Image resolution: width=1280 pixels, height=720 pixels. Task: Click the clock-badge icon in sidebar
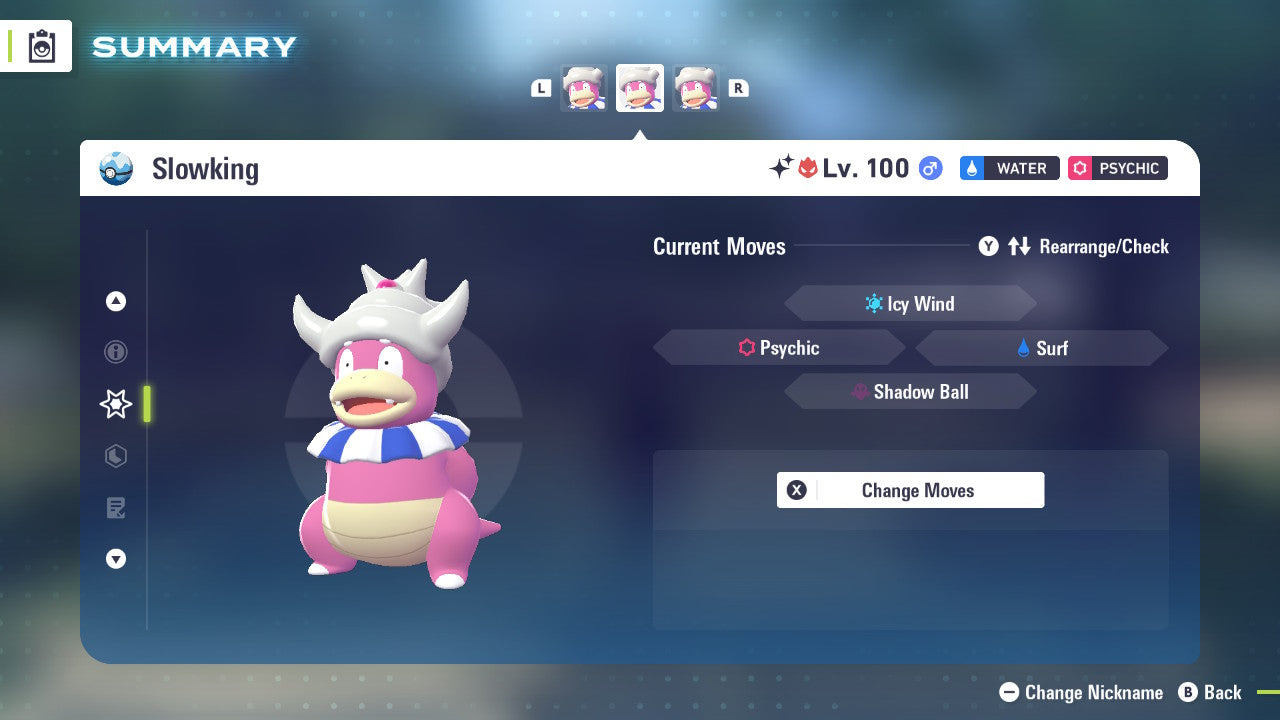click(x=115, y=456)
